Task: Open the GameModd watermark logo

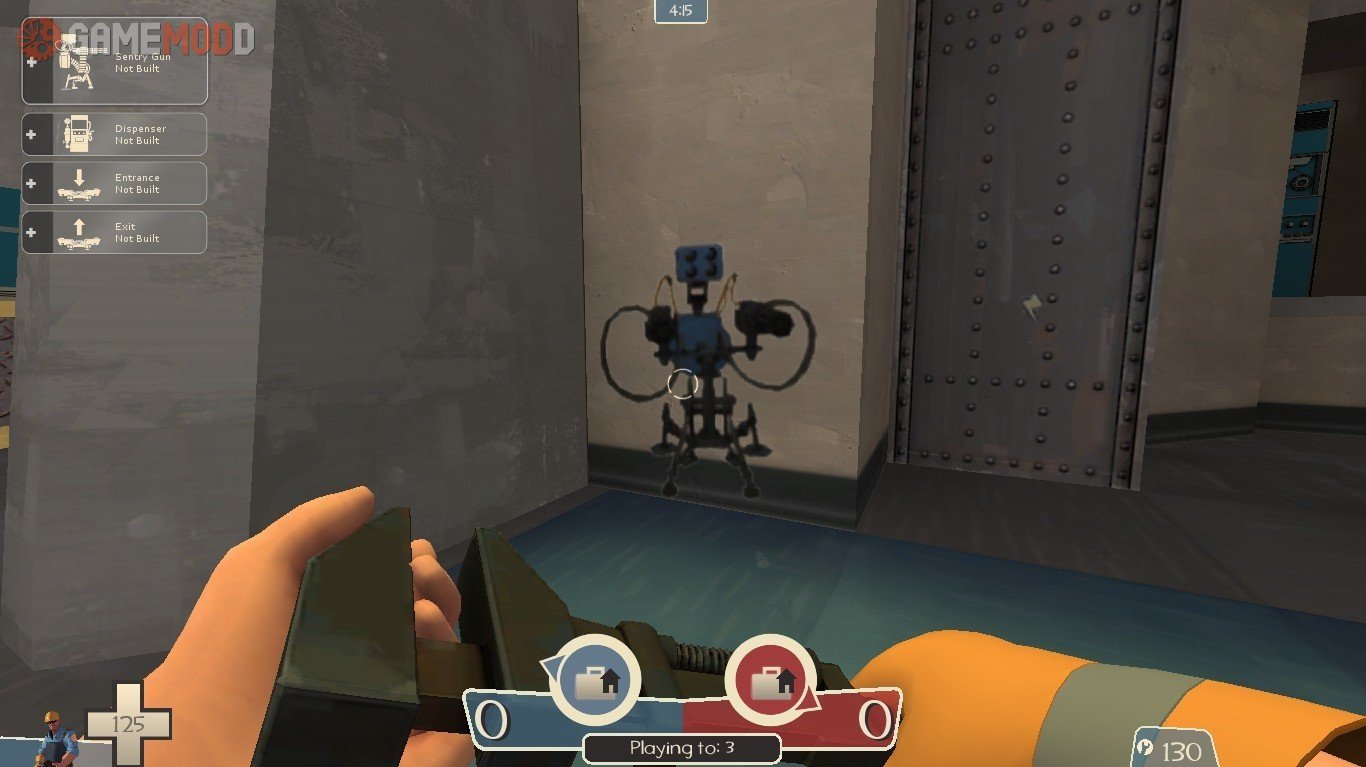Action: click(x=140, y=38)
